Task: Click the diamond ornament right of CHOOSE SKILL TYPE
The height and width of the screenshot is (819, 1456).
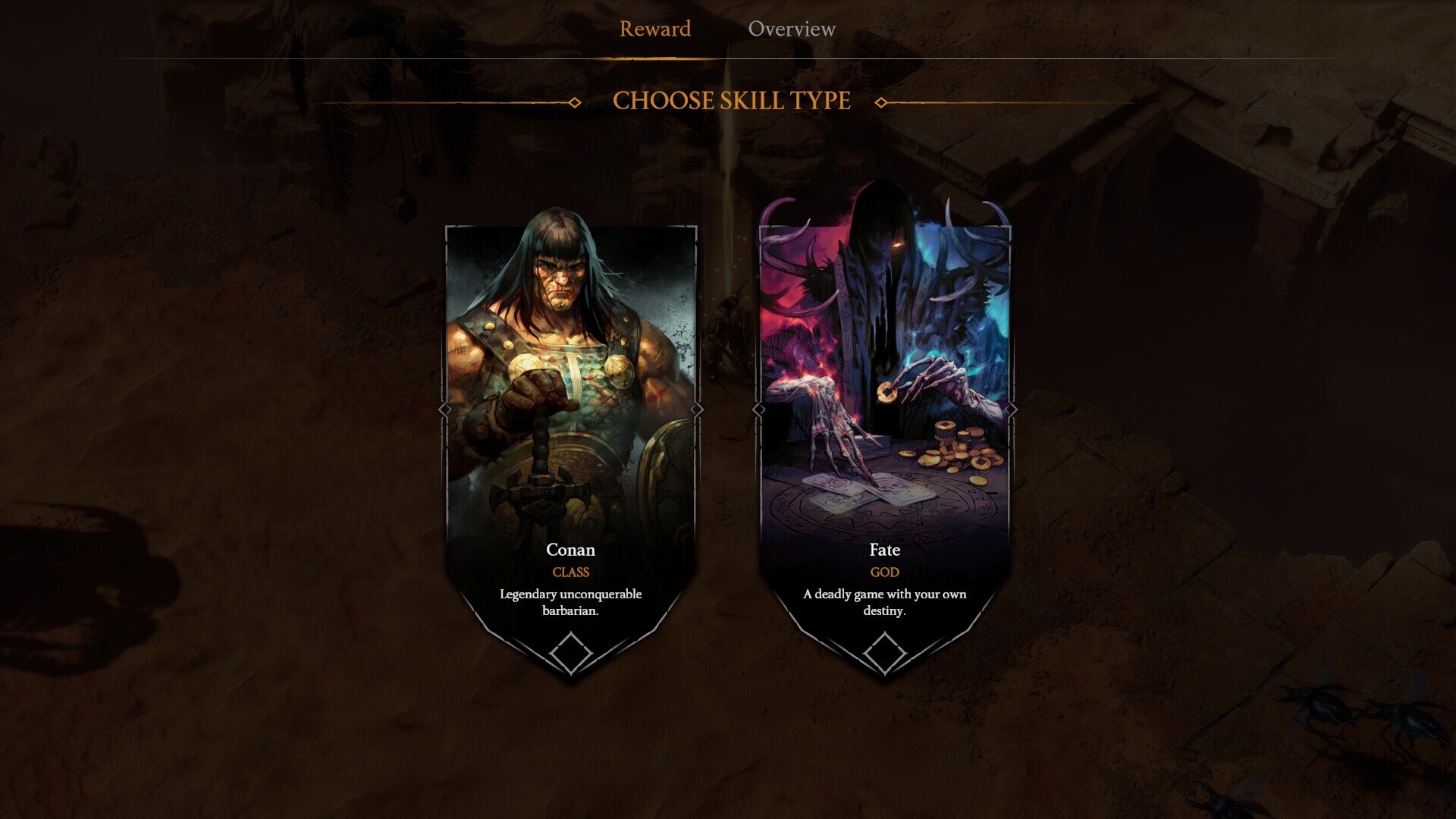Action: (x=880, y=101)
